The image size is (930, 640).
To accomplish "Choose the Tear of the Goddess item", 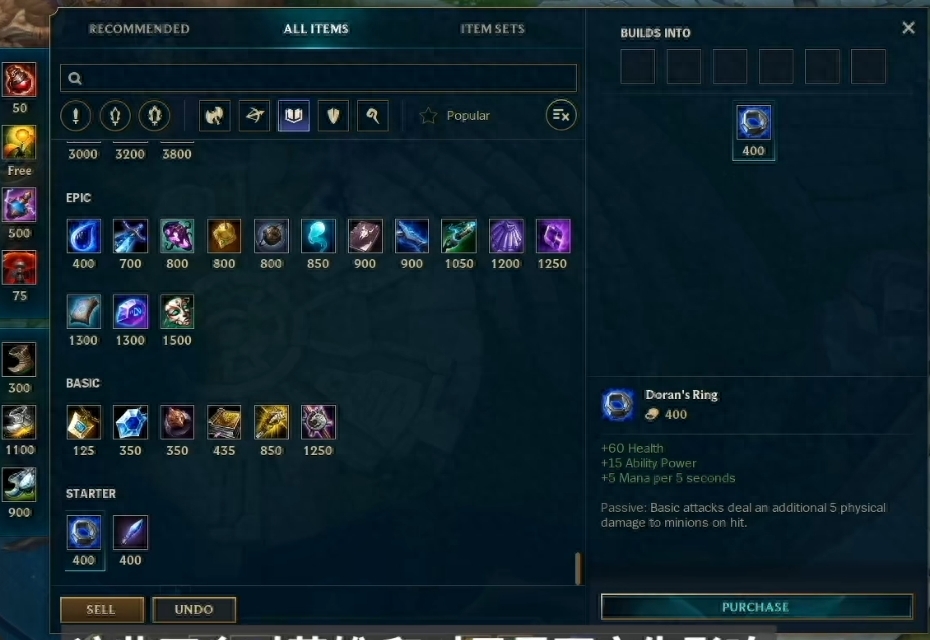I will (x=84, y=237).
